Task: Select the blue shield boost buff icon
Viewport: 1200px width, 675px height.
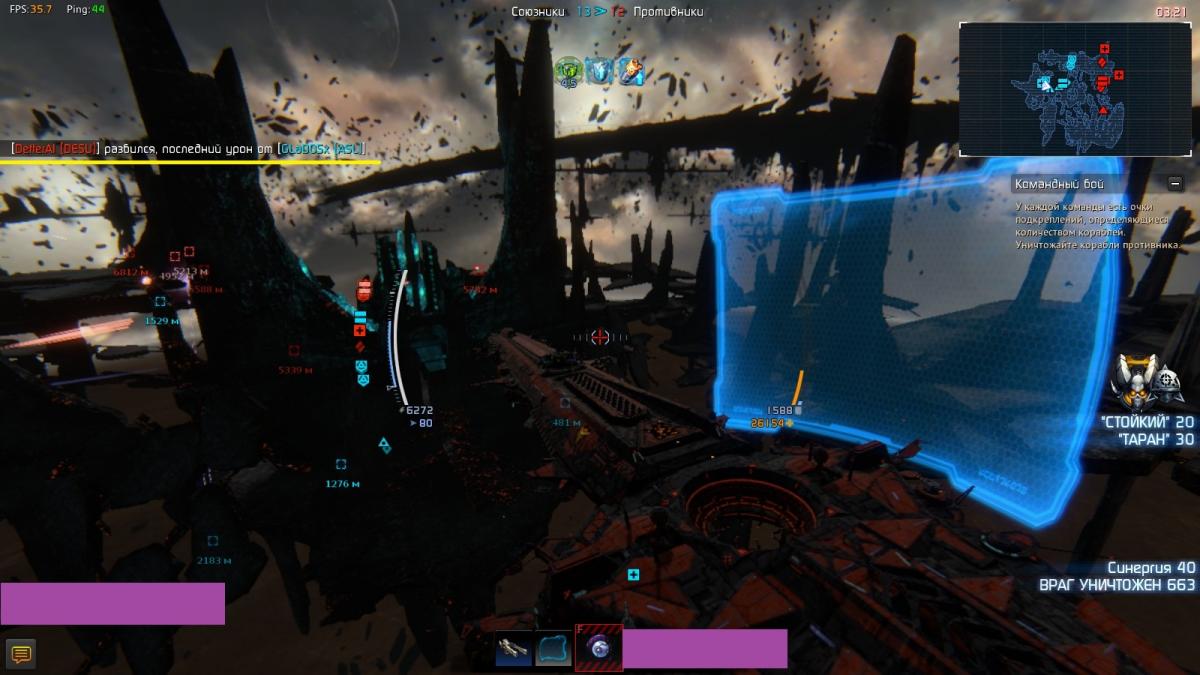Action: click(599, 70)
